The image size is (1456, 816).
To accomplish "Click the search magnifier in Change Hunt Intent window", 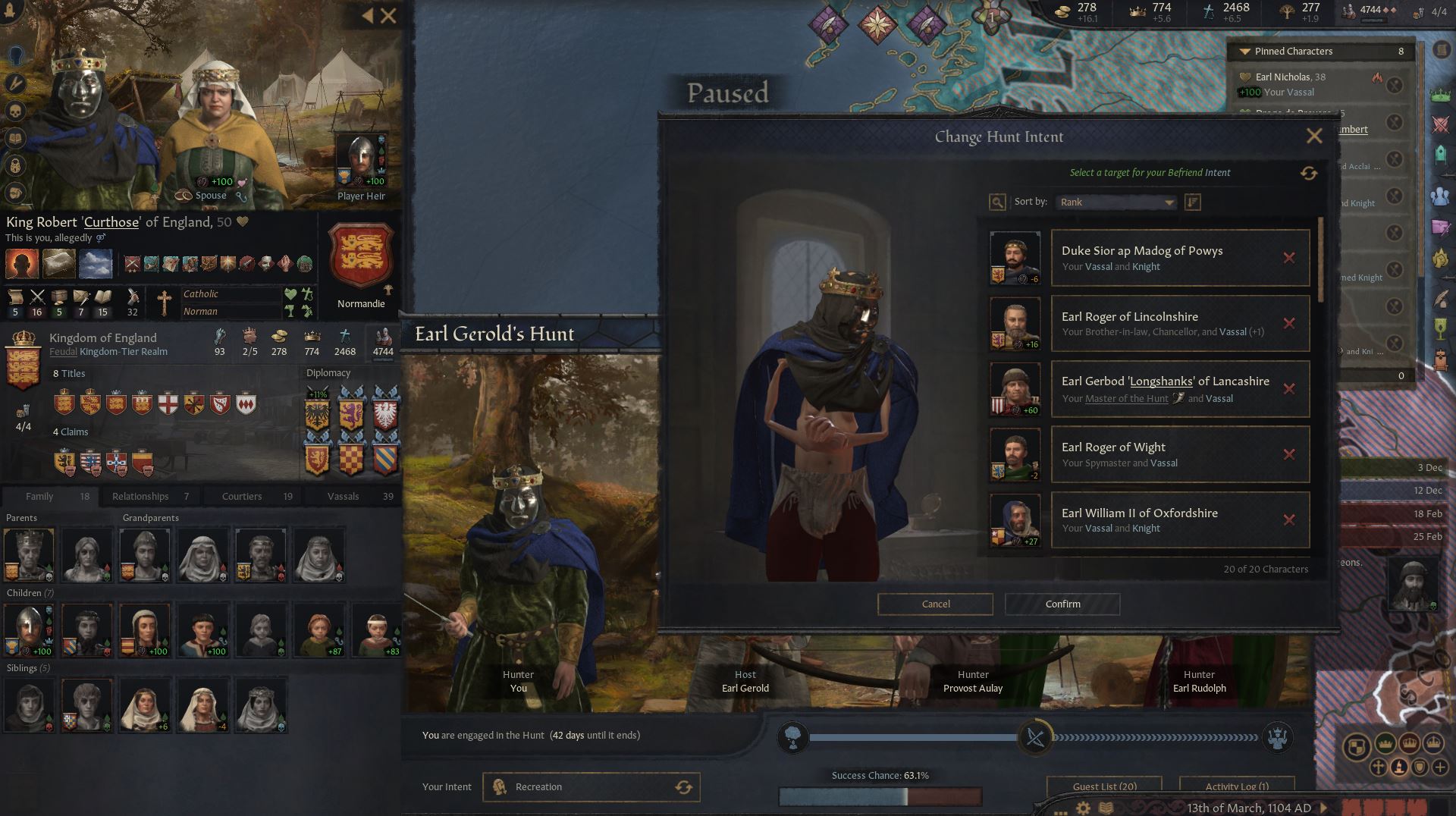I will pyautogui.click(x=996, y=202).
